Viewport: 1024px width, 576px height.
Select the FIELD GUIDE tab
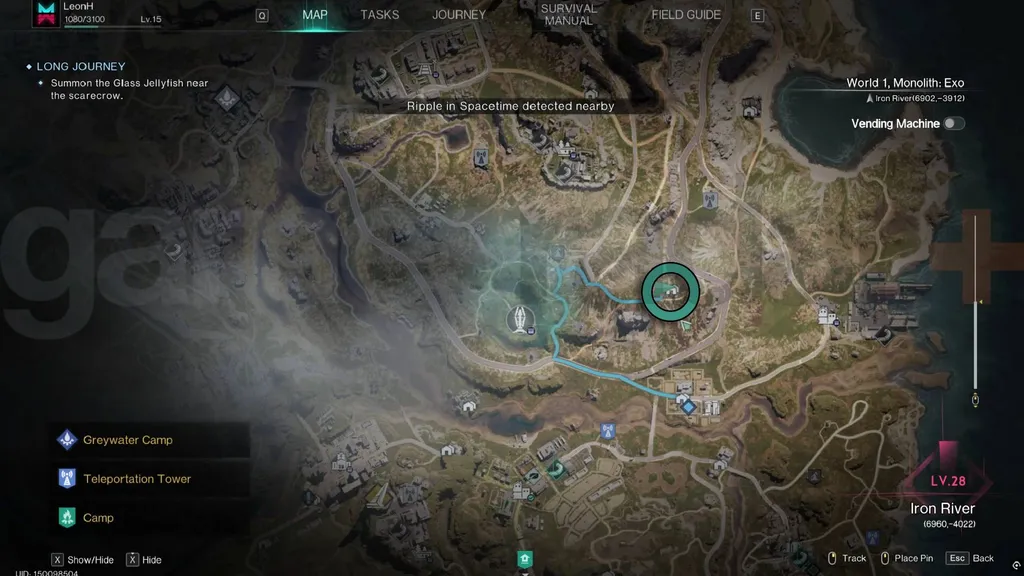(687, 15)
